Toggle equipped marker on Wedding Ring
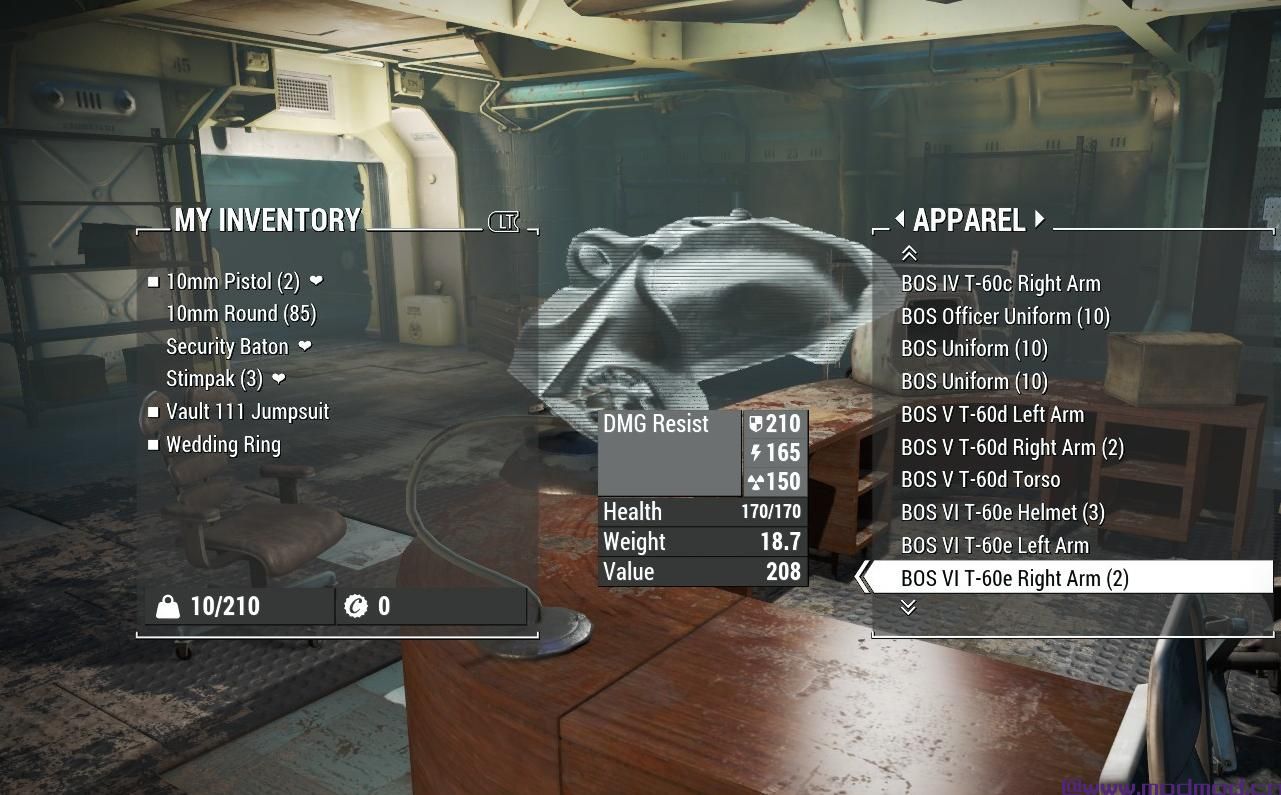This screenshot has height=795, width=1281. click(152, 445)
